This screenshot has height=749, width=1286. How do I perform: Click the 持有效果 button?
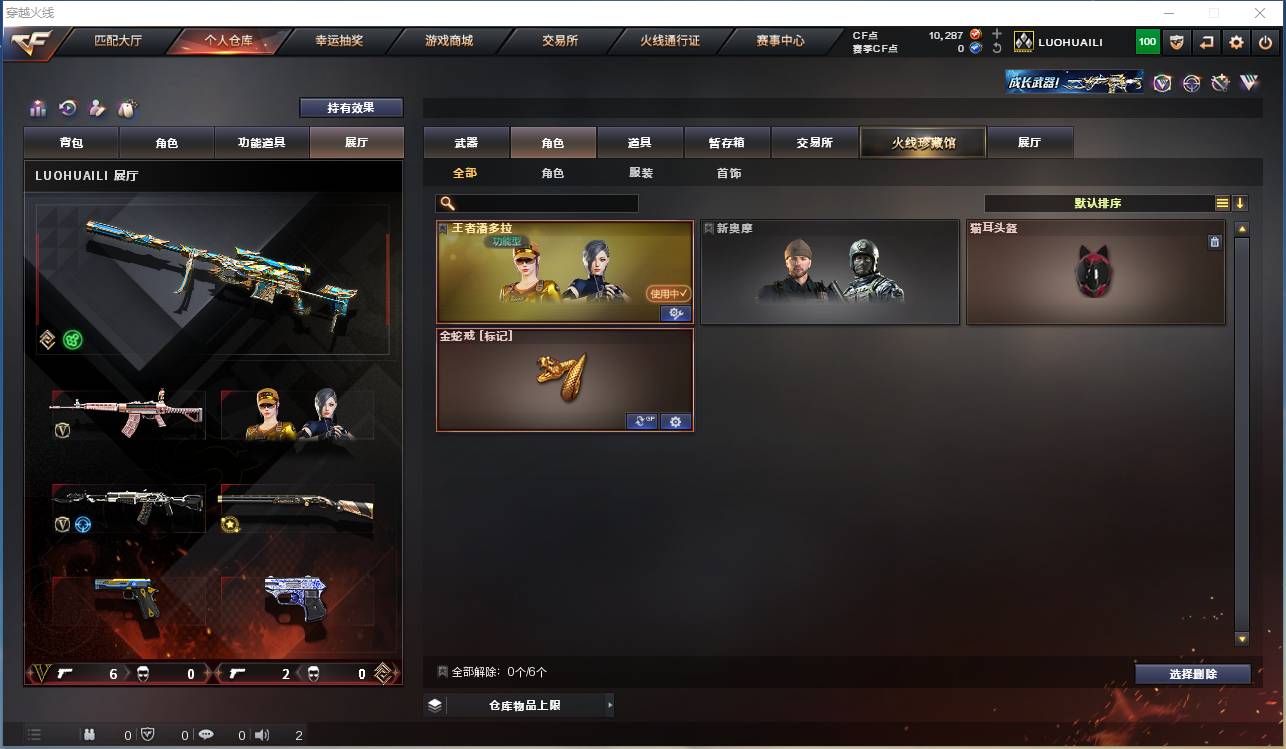pyautogui.click(x=351, y=107)
